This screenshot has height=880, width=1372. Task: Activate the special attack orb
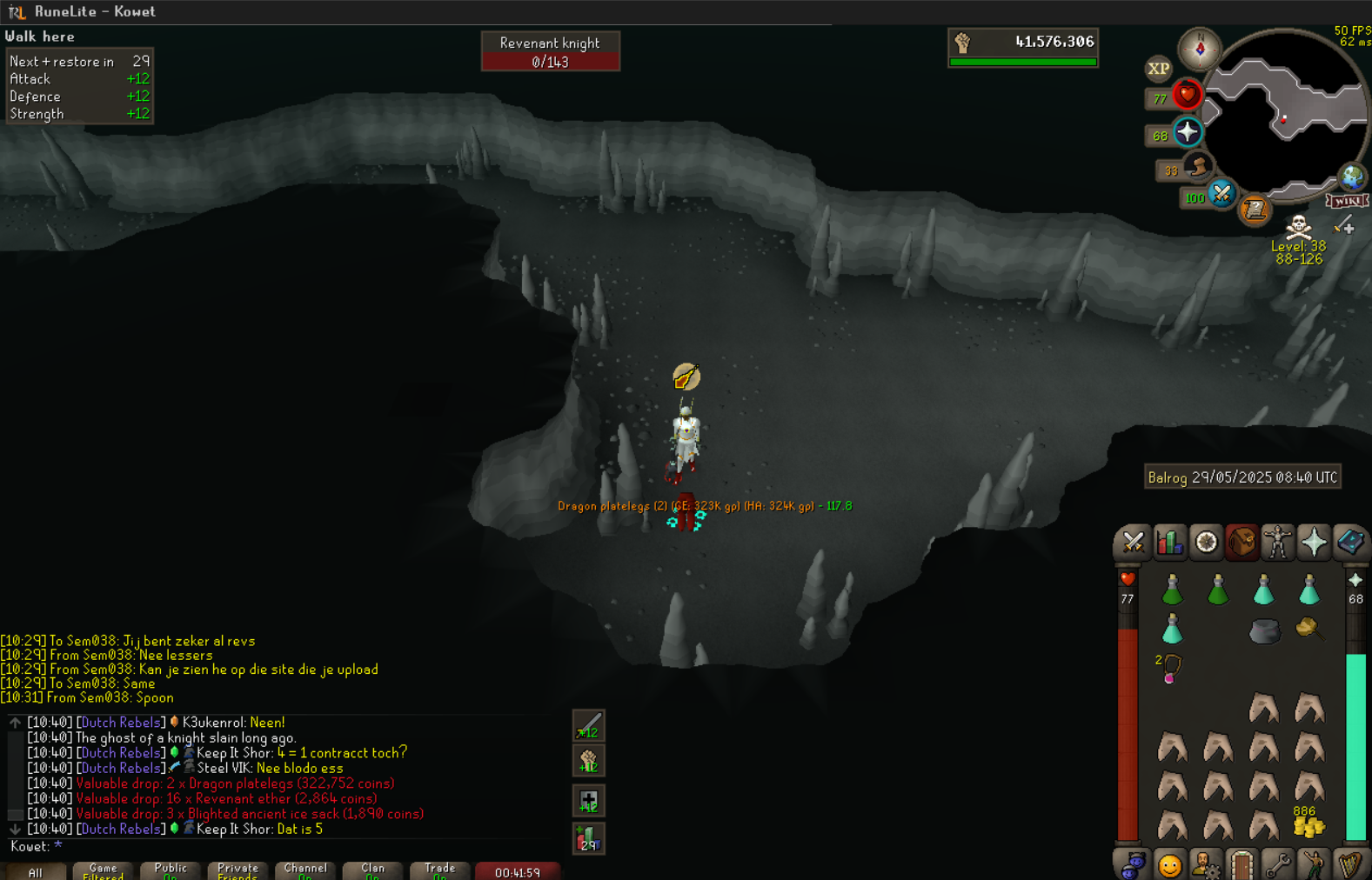tap(1221, 194)
